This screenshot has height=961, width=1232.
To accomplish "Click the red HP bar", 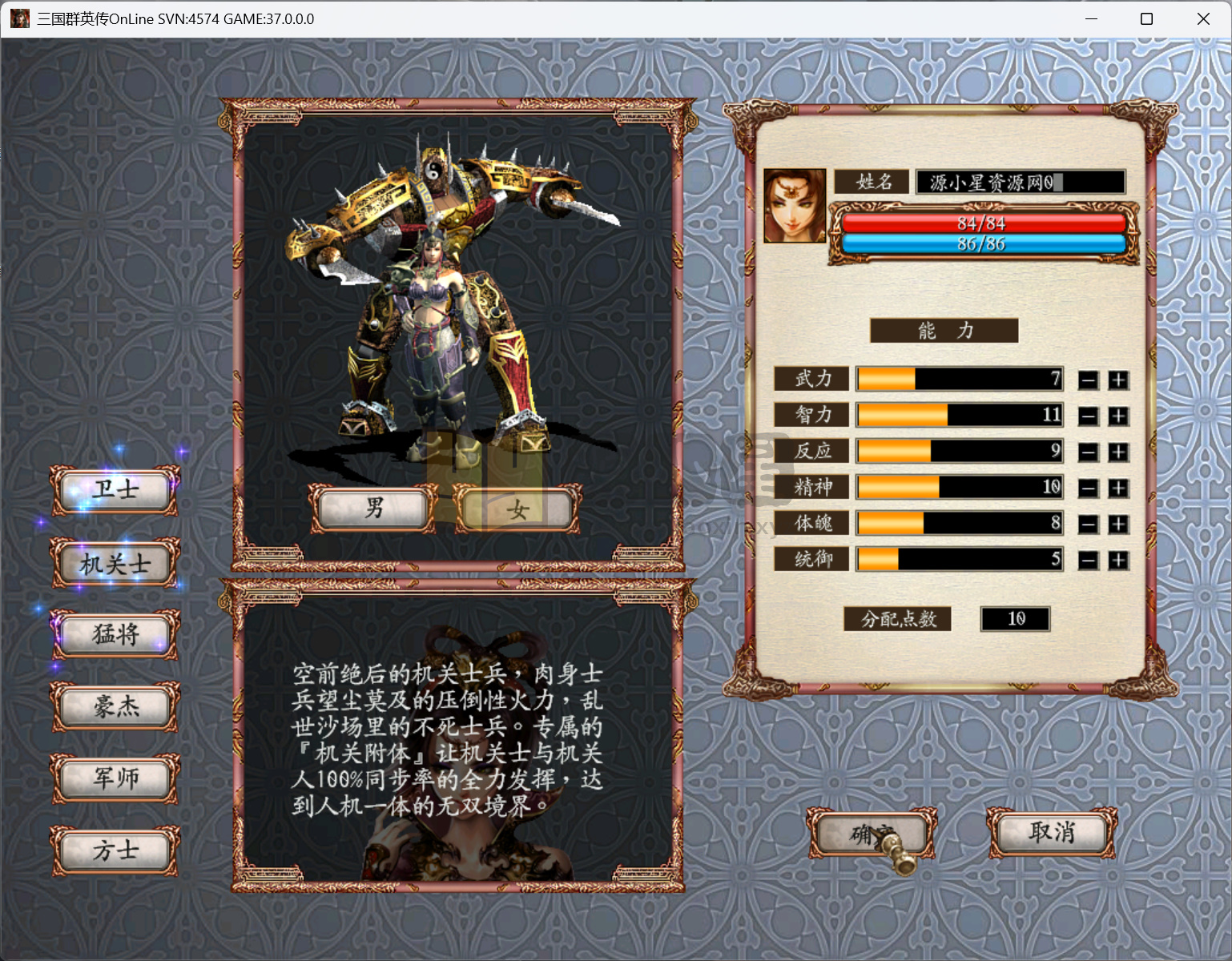I will [x=981, y=224].
